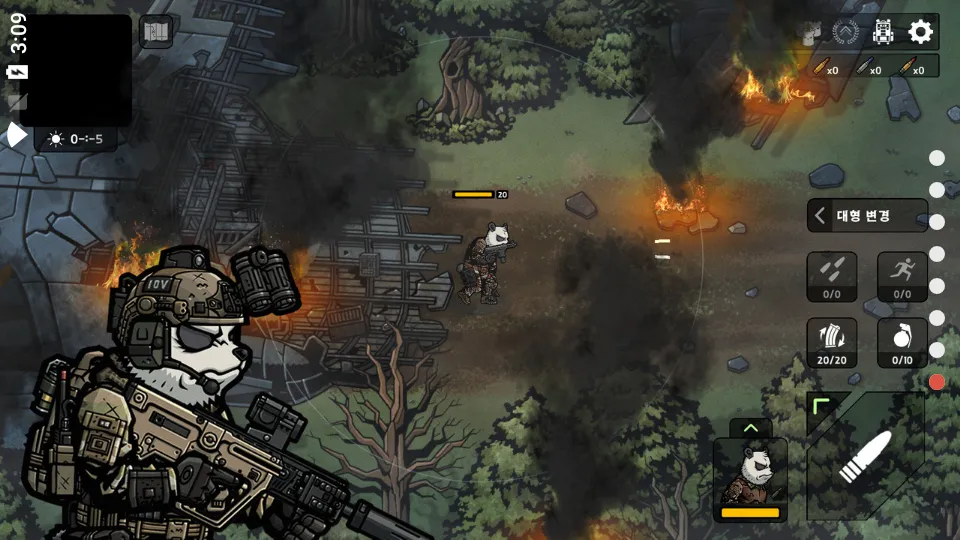The height and width of the screenshot is (540, 960).
Task: Select the red dot indicator
Action: [937, 382]
